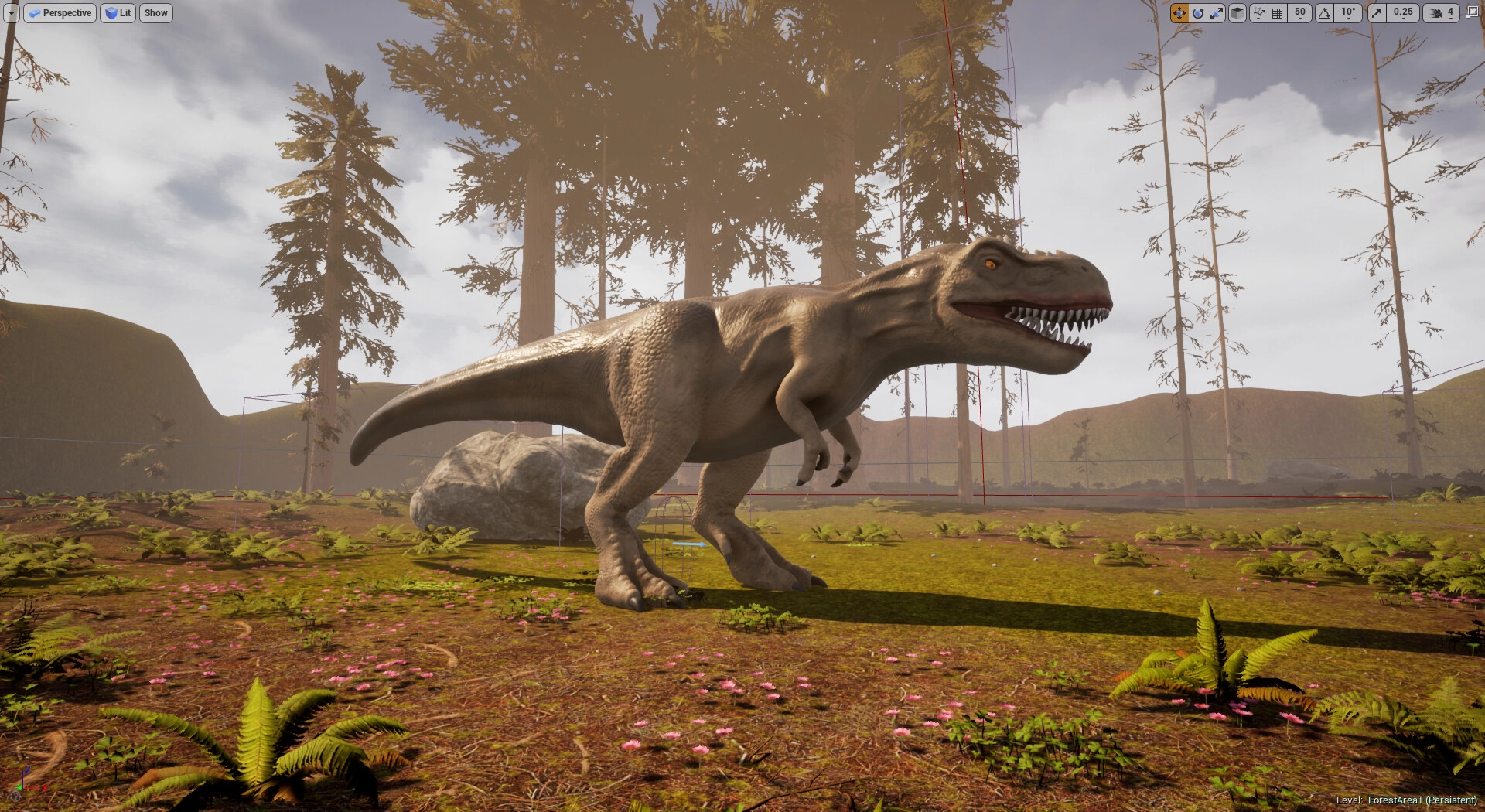Select the rotate gizmo tool

point(1198,13)
